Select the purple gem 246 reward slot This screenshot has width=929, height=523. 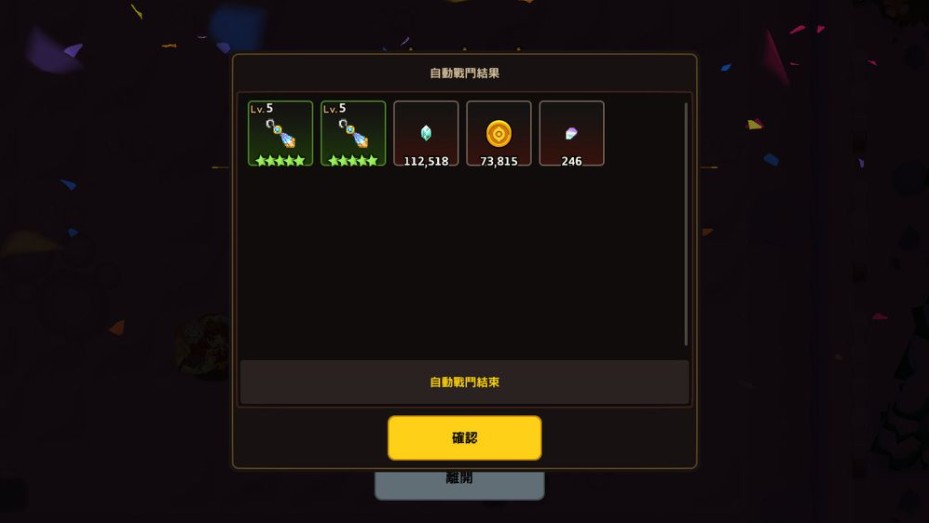pyautogui.click(x=571, y=133)
